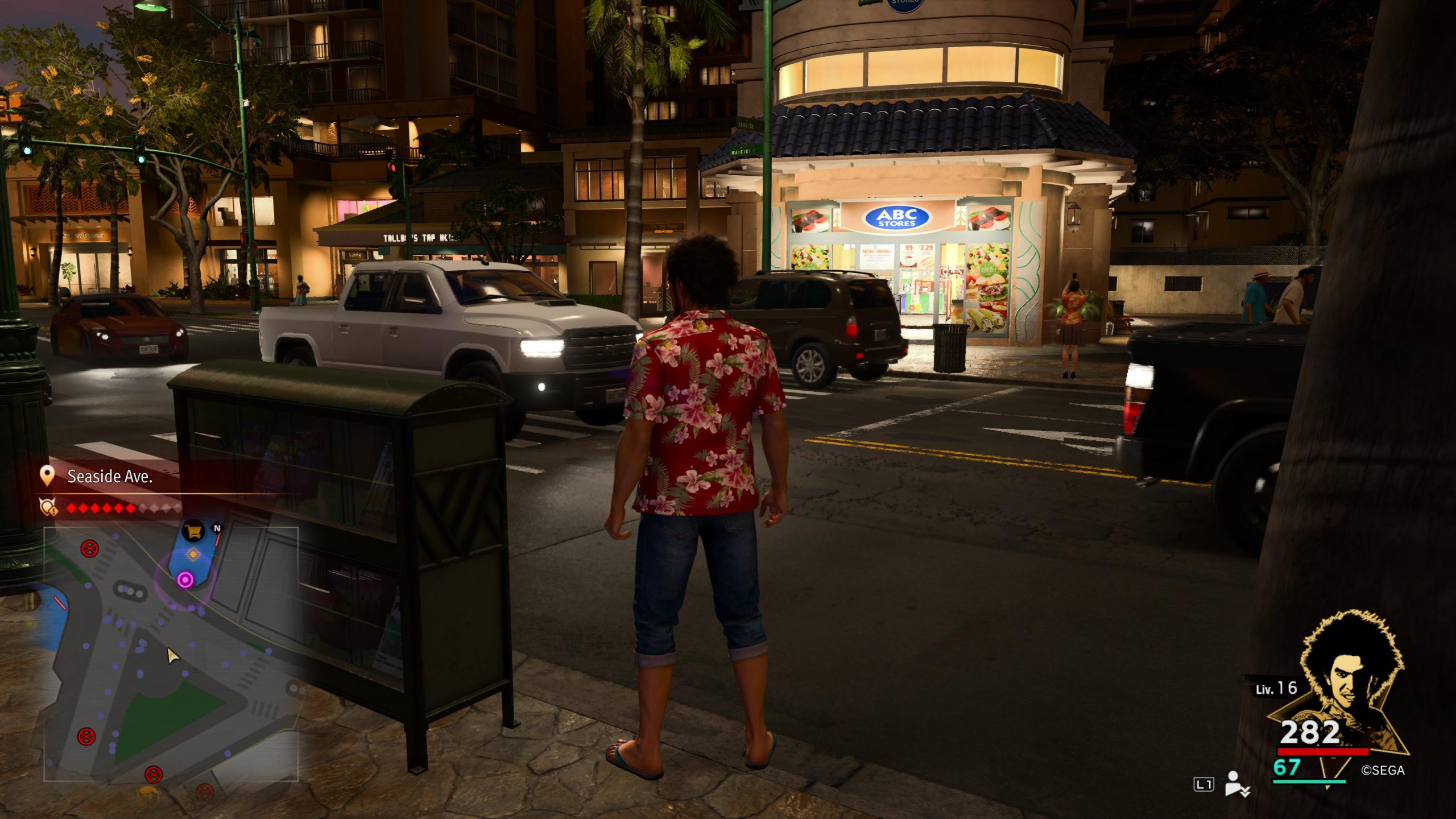Image resolution: width=1456 pixels, height=819 pixels.
Task: Click the party member icon with down arrows
Action: pyautogui.click(x=1236, y=784)
